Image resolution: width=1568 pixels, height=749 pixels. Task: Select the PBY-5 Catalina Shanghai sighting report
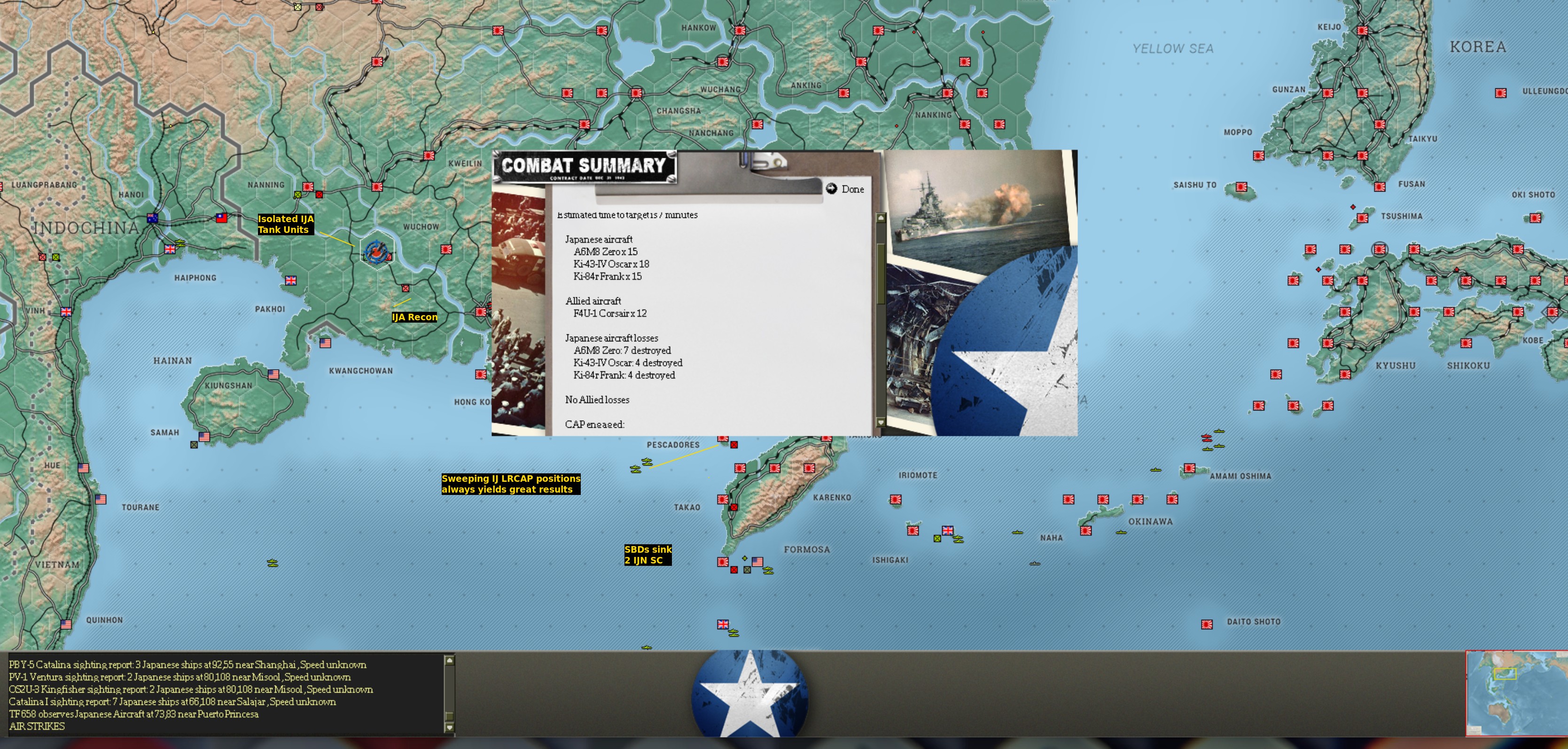pos(187,664)
